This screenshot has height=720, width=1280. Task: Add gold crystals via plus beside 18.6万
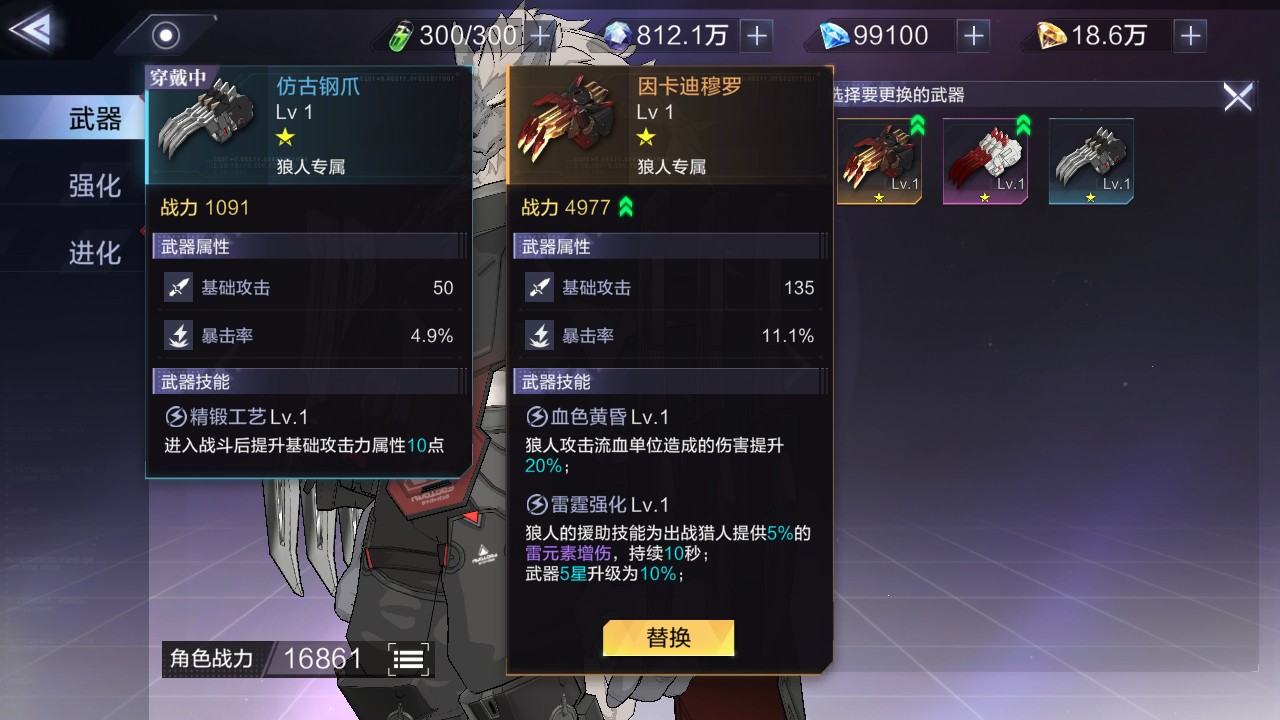[1190, 36]
